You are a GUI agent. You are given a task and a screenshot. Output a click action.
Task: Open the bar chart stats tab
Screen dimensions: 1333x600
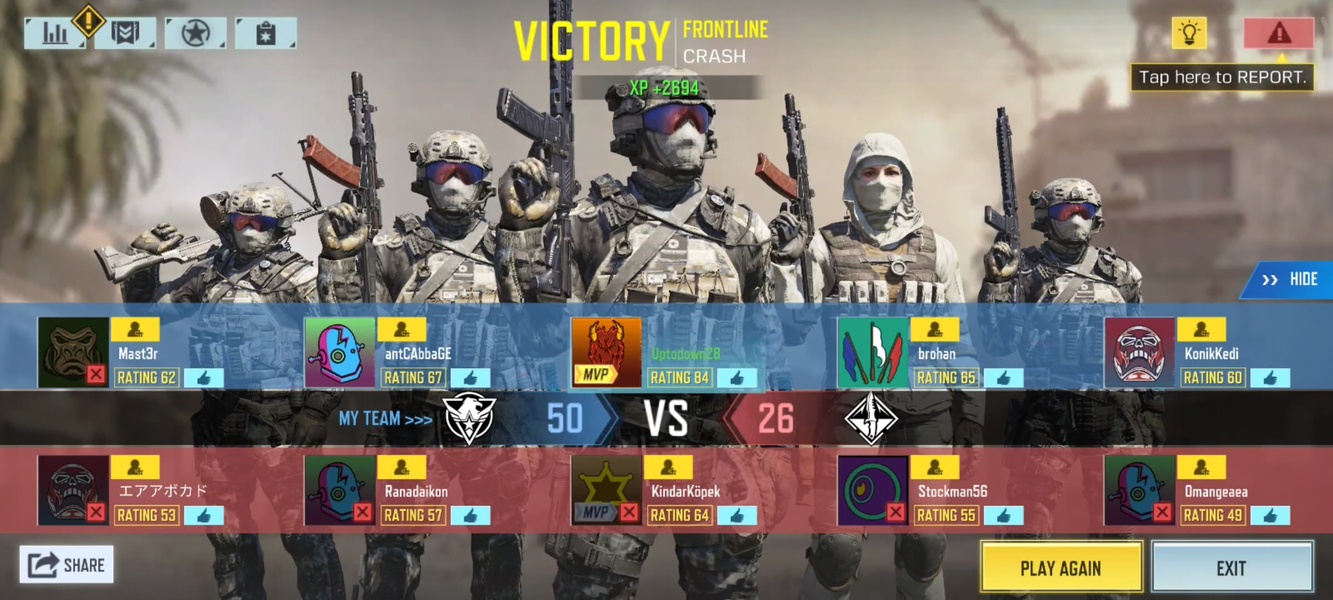[55, 34]
